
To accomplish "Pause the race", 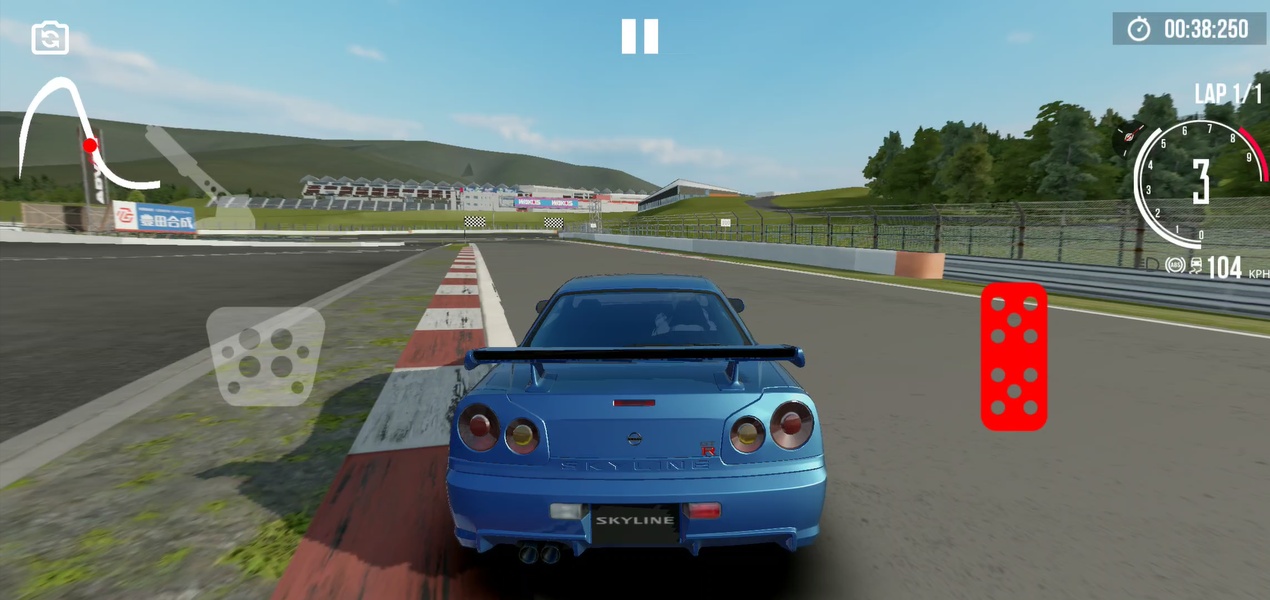I will click(x=640, y=36).
